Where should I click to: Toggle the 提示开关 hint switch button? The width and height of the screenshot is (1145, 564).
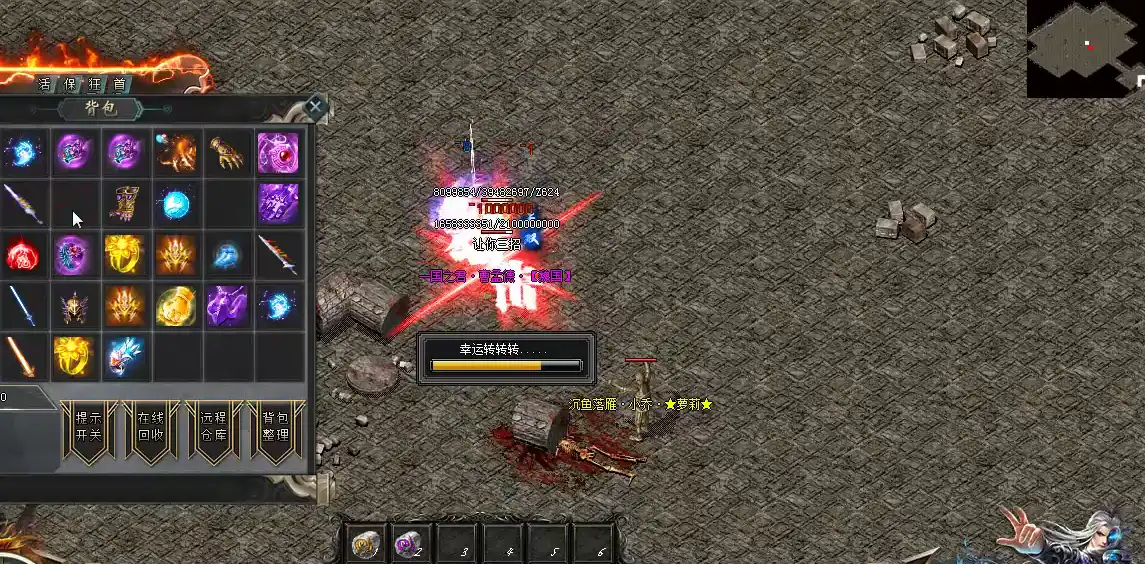[89, 427]
